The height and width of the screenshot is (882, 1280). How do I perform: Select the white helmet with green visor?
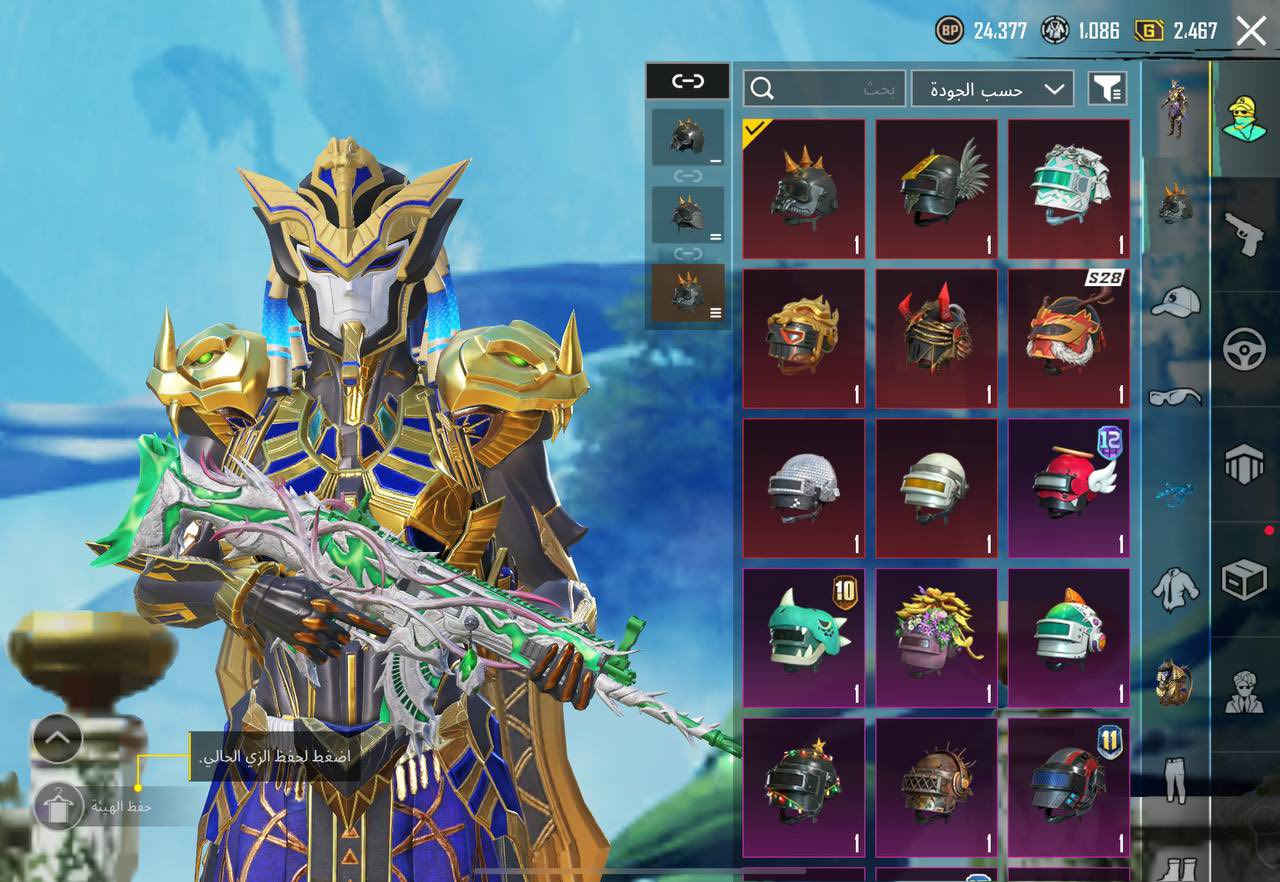point(1069,190)
